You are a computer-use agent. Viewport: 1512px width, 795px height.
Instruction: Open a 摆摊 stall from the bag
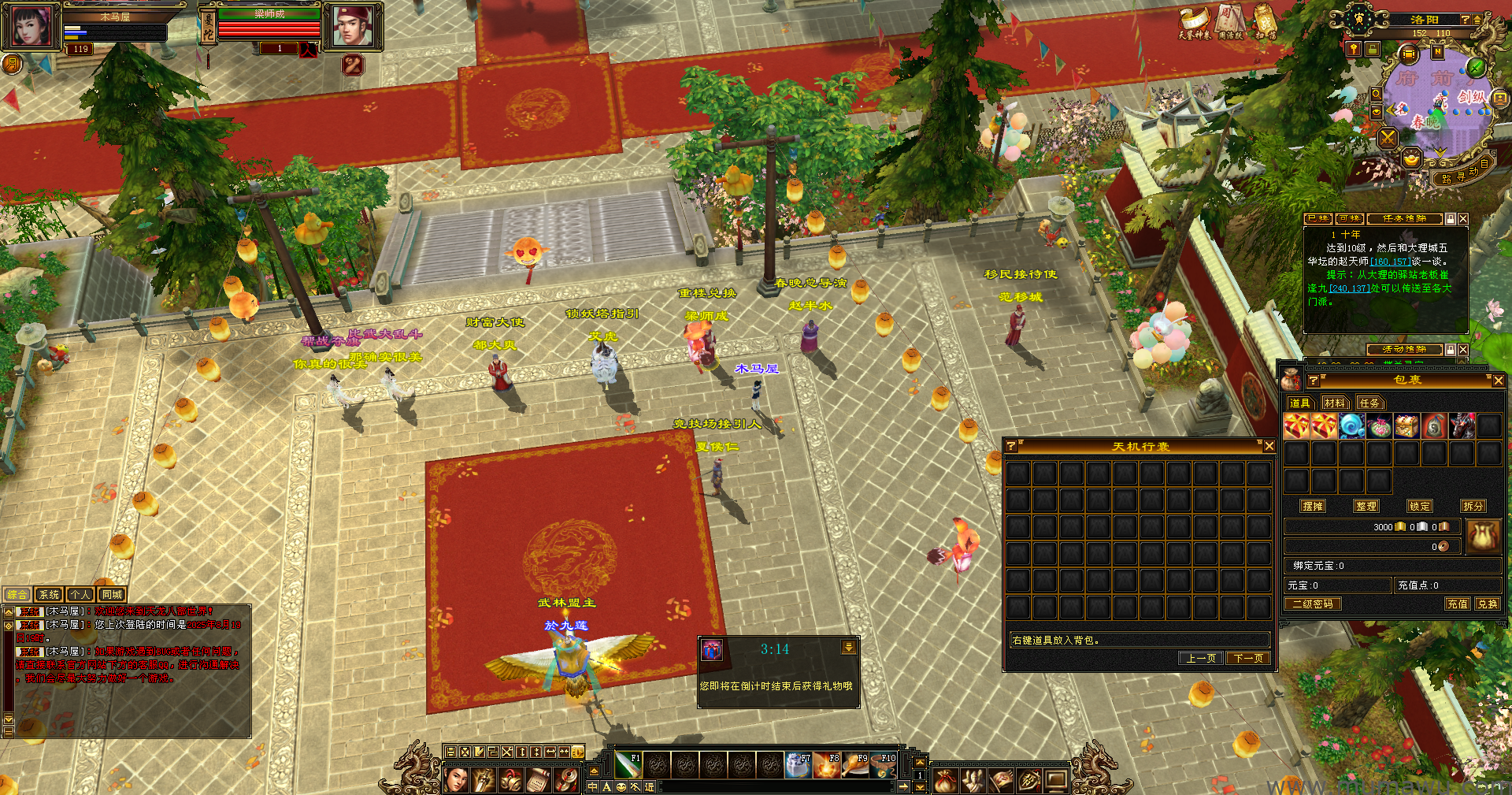click(1313, 507)
